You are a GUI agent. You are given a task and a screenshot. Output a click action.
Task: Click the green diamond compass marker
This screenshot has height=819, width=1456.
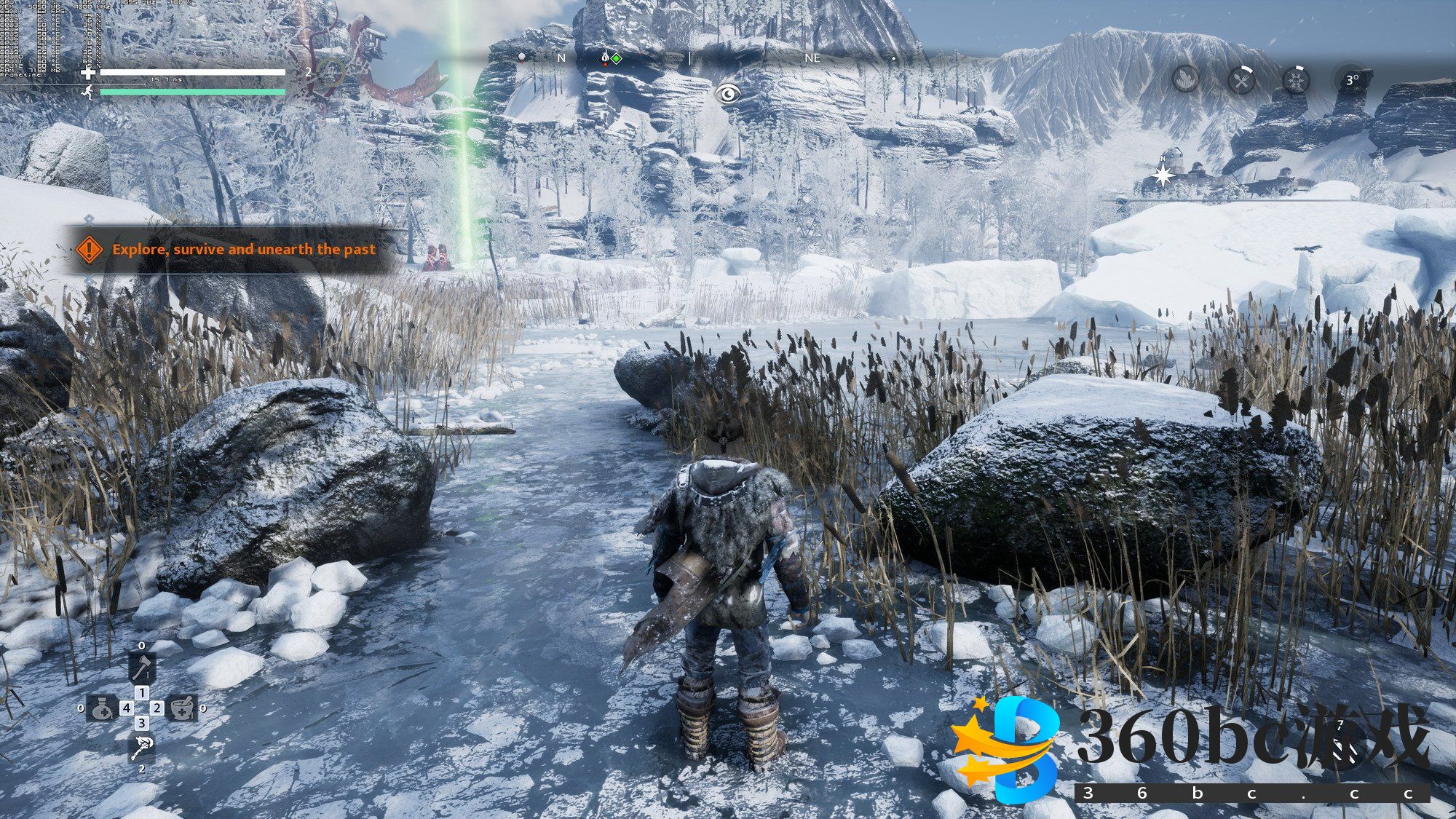pyautogui.click(x=617, y=58)
